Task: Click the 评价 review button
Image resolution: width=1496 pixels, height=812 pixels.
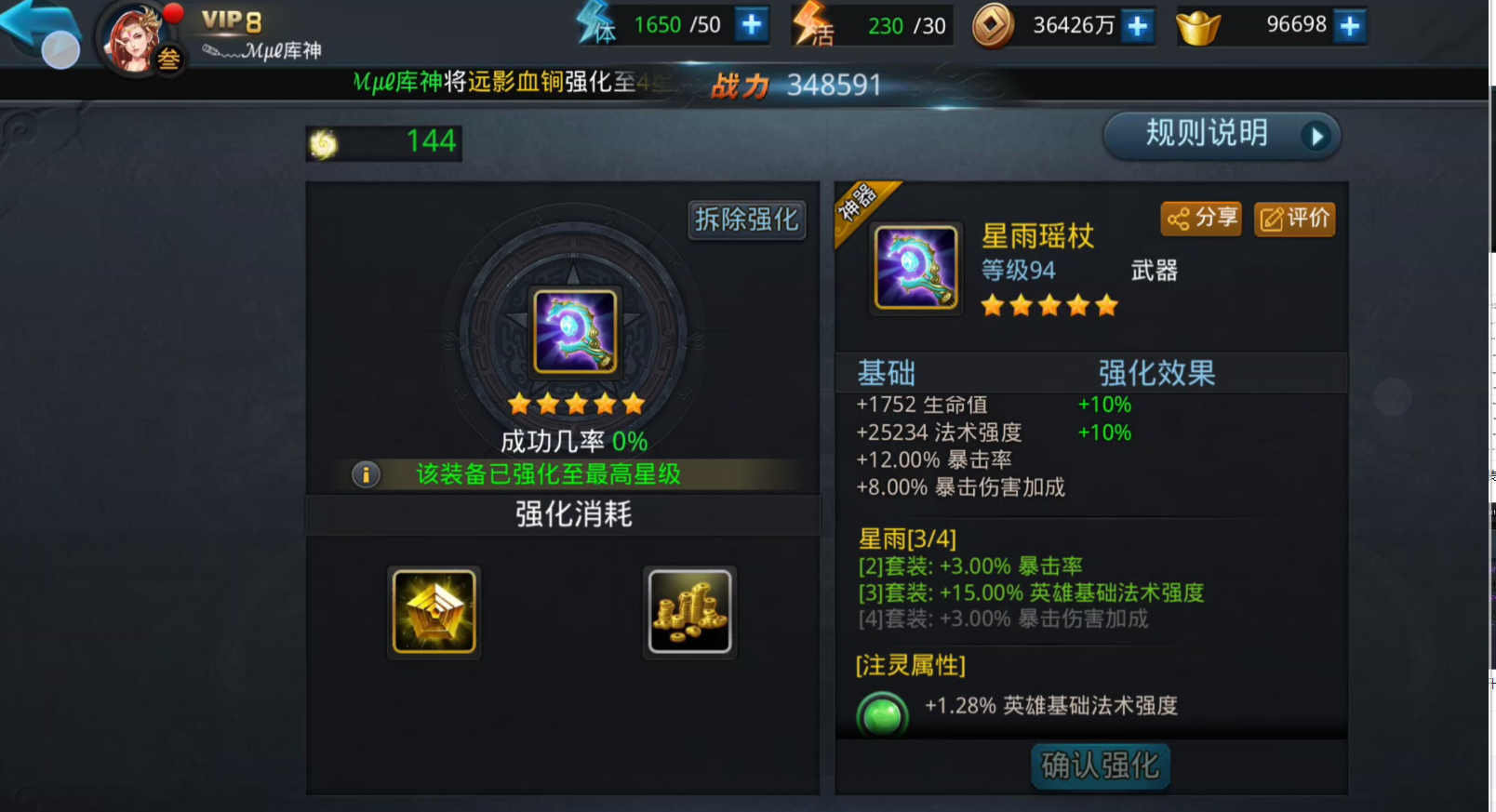Action: click(x=1294, y=219)
